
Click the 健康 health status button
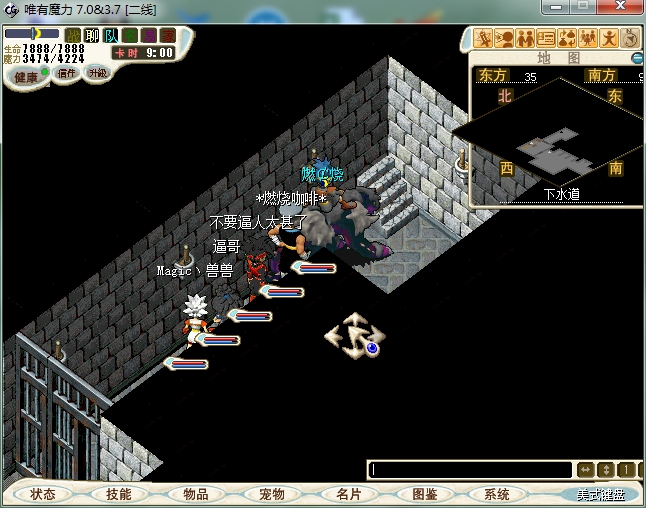click(26, 76)
